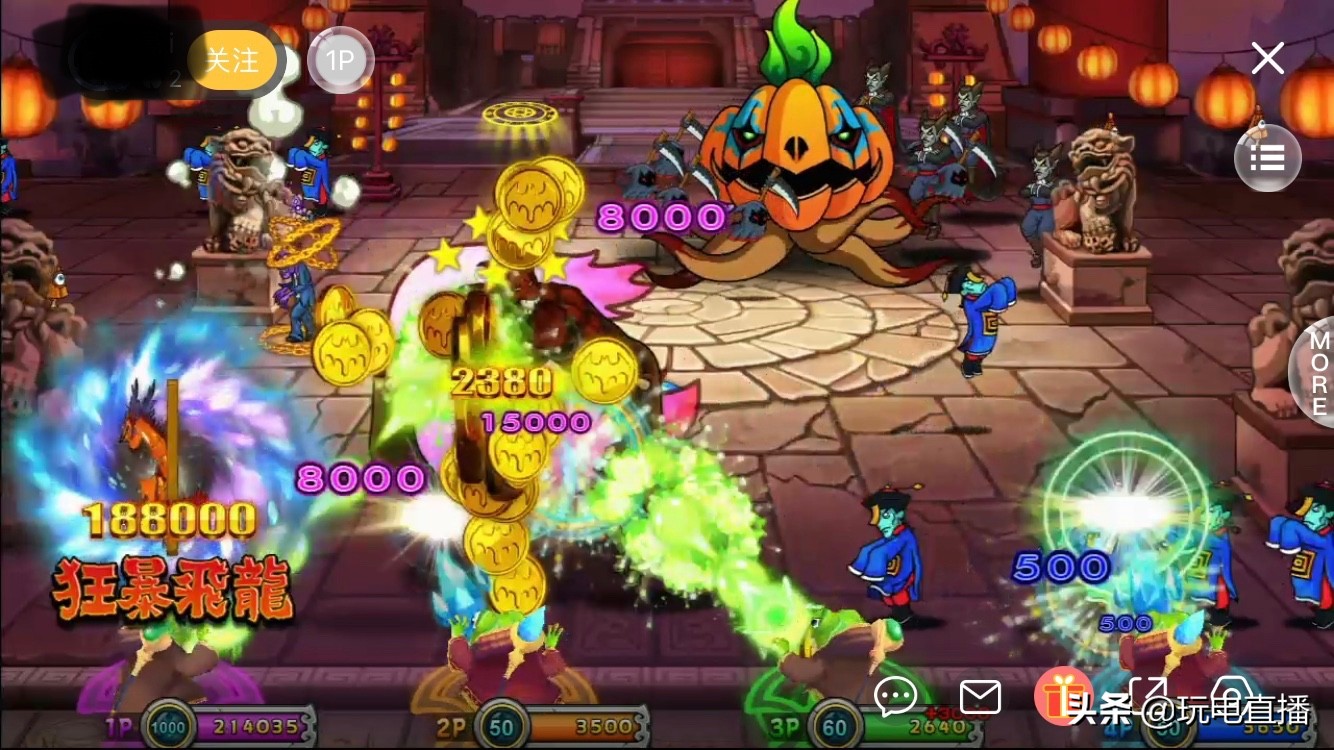The image size is (1334, 750).
Task: Open the chat comments bubble icon
Action: tap(895, 697)
